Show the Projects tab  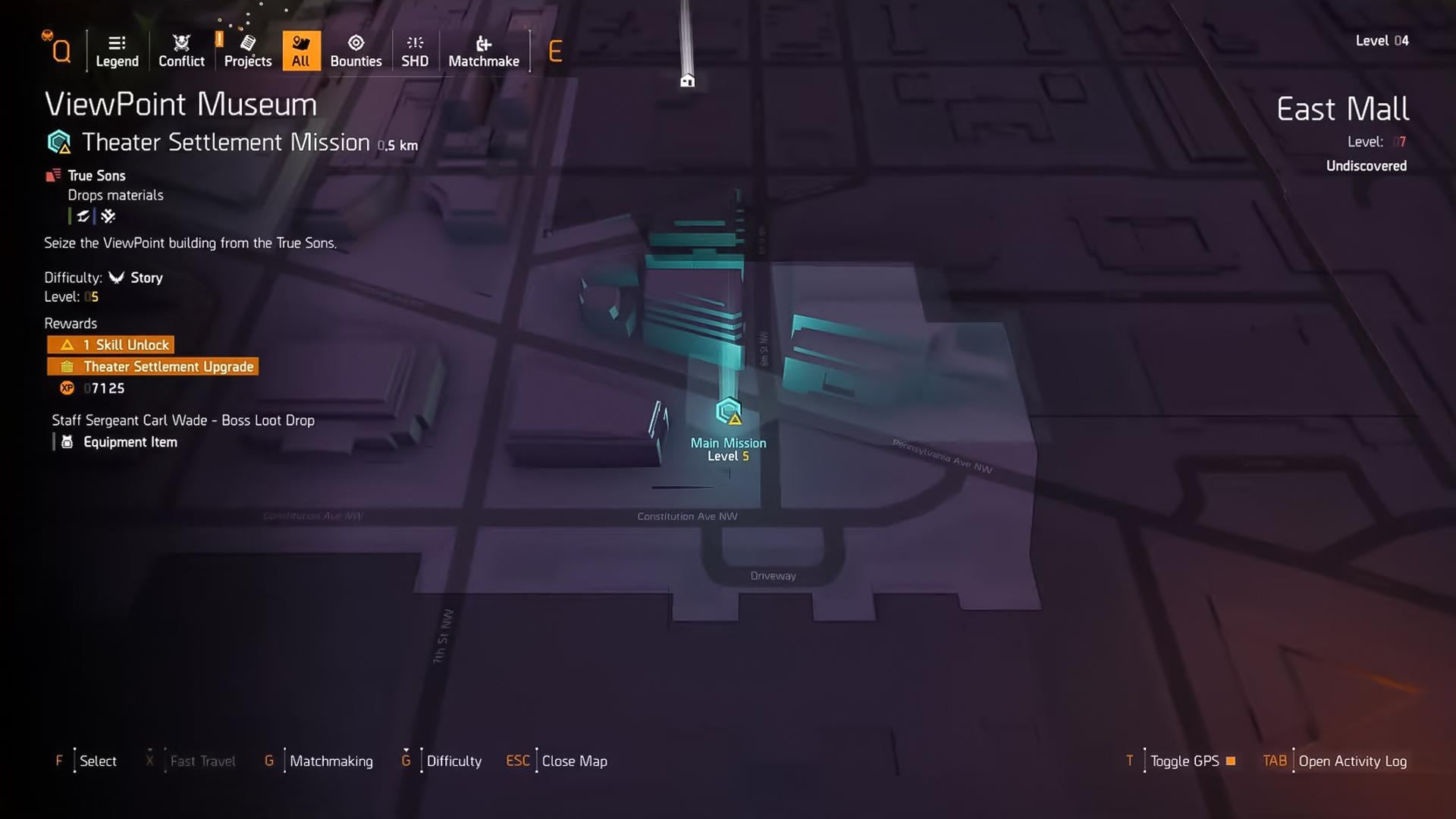tap(248, 52)
